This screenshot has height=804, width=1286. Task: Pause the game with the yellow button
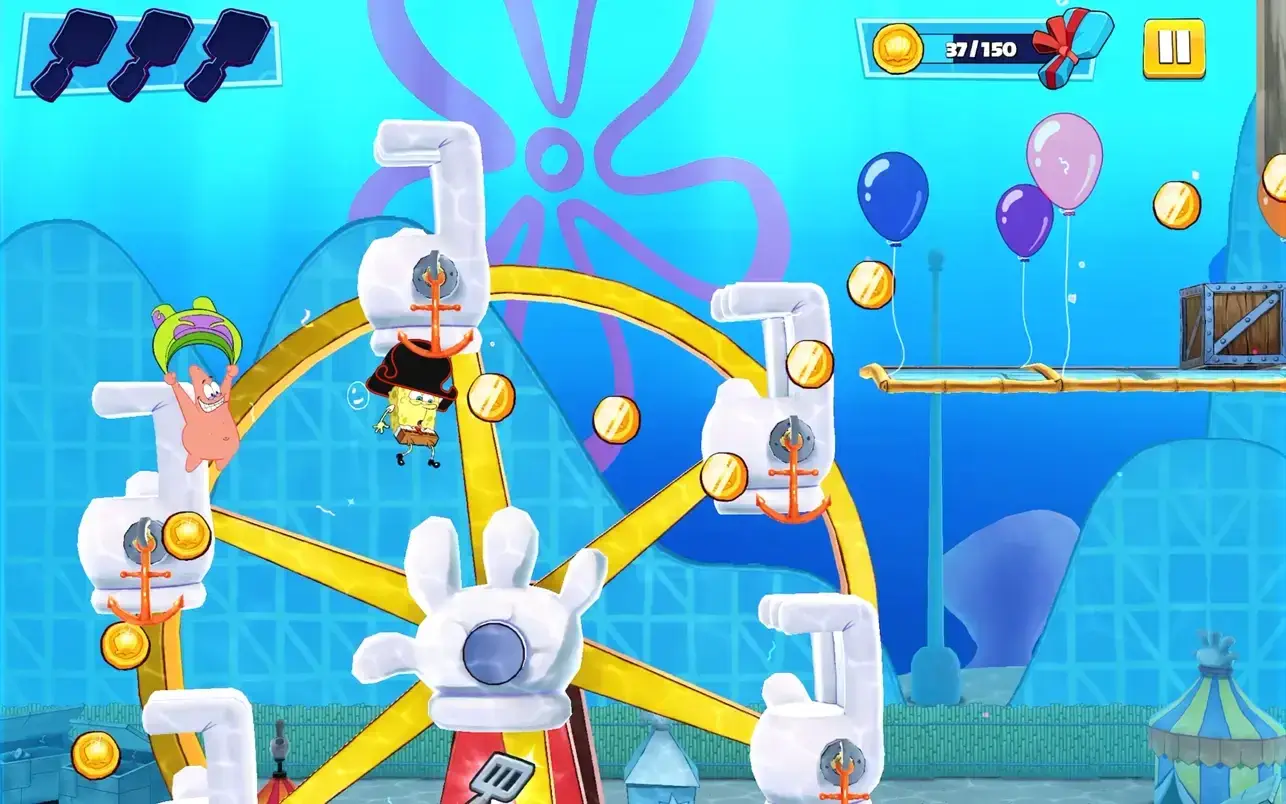pos(1174,48)
